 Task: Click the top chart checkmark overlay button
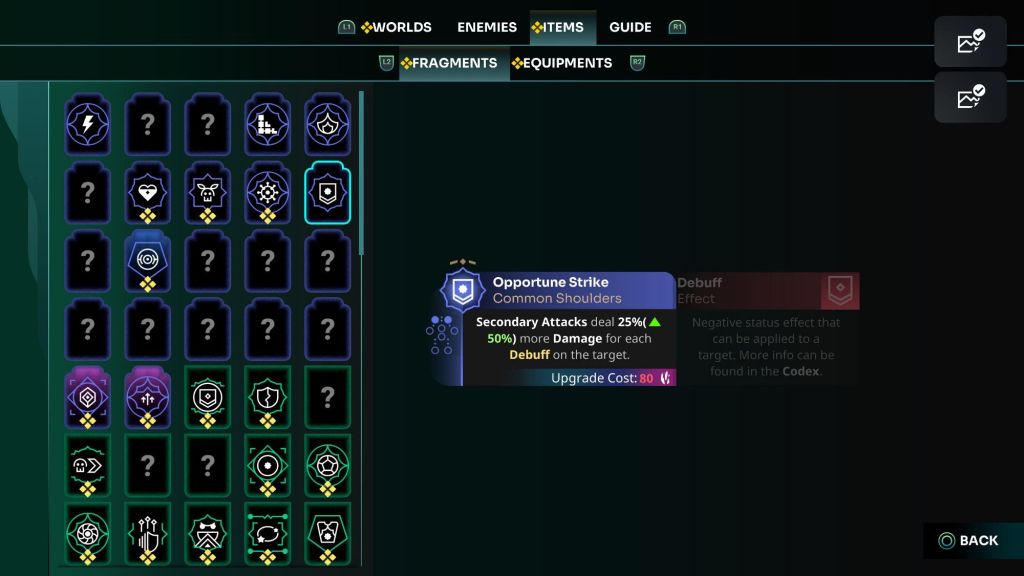[970, 41]
